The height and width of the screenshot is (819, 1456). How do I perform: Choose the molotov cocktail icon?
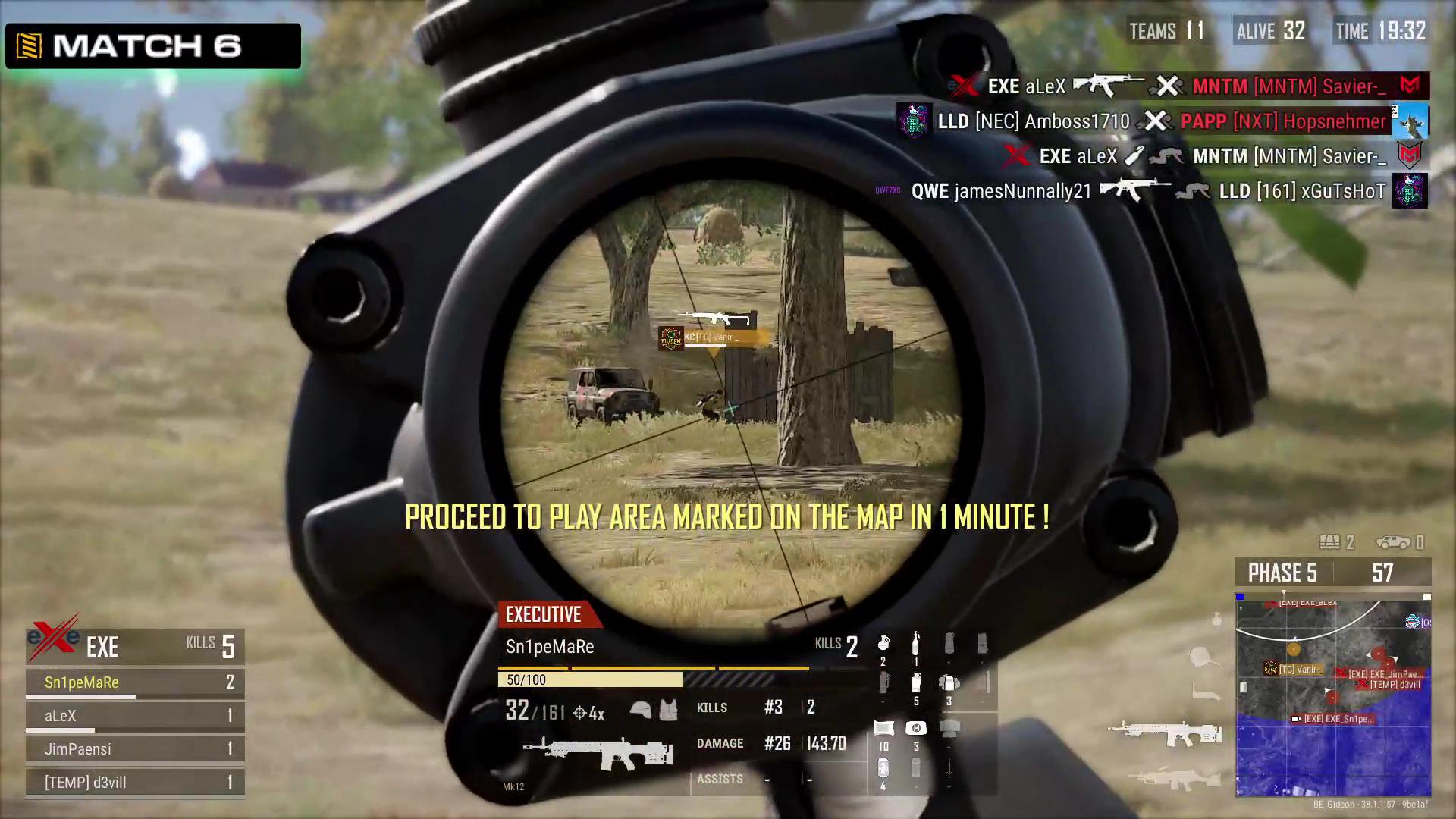(916, 644)
